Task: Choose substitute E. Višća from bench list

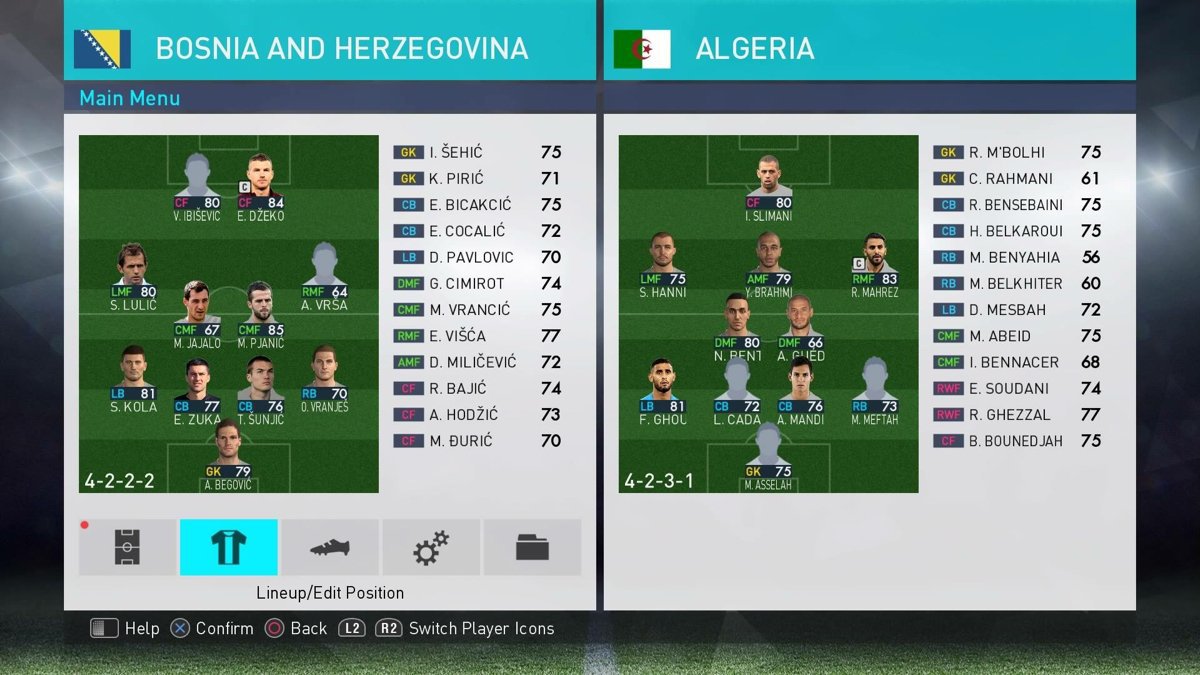Action: coord(477,336)
